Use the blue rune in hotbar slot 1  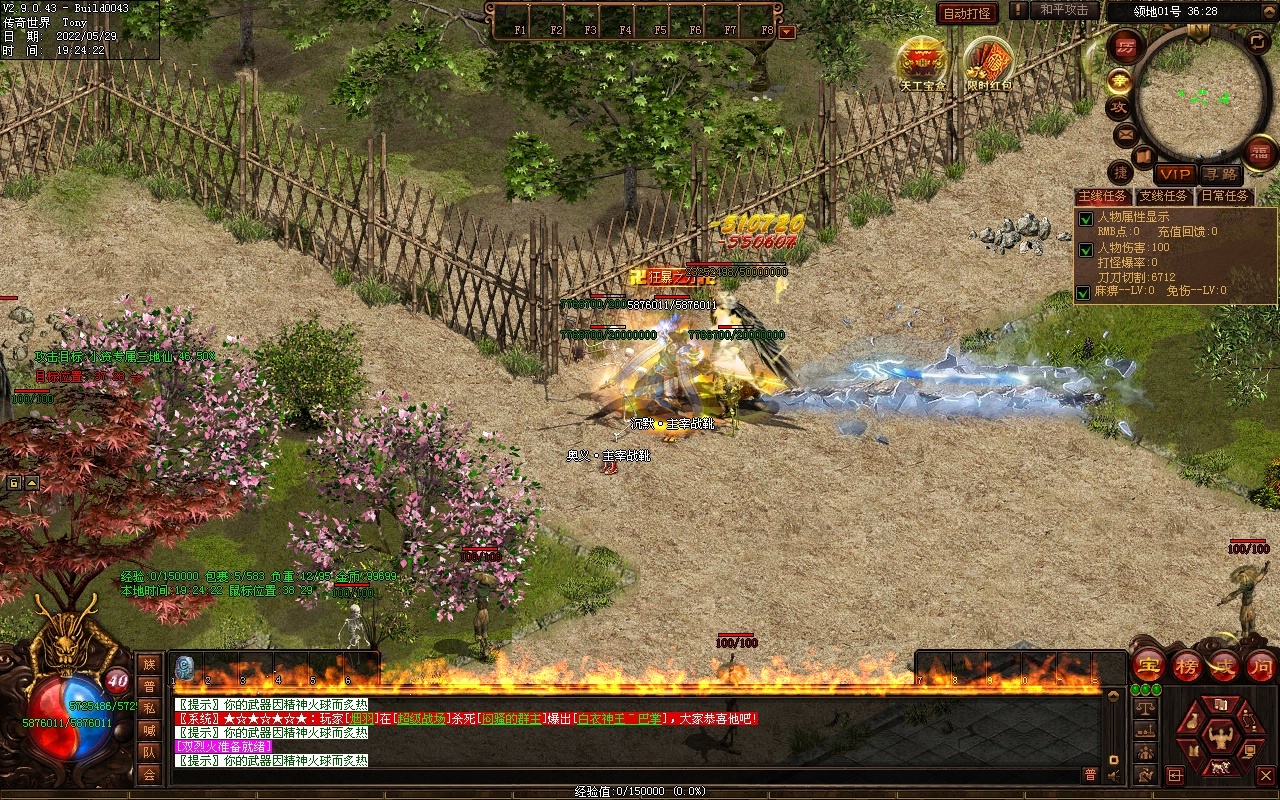coord(184,667)
